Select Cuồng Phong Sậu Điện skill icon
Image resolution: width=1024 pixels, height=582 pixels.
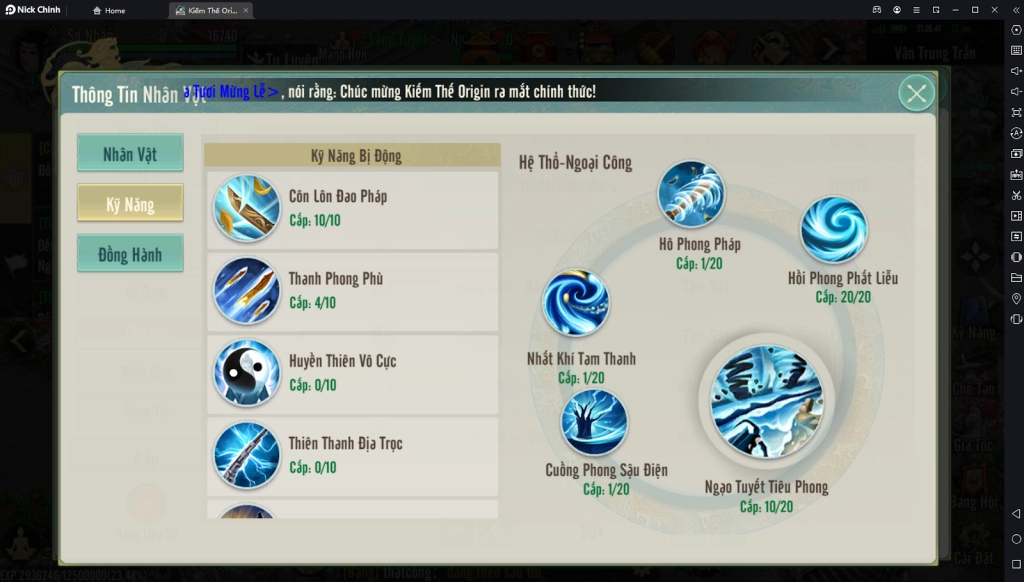(x=594, y=422)
